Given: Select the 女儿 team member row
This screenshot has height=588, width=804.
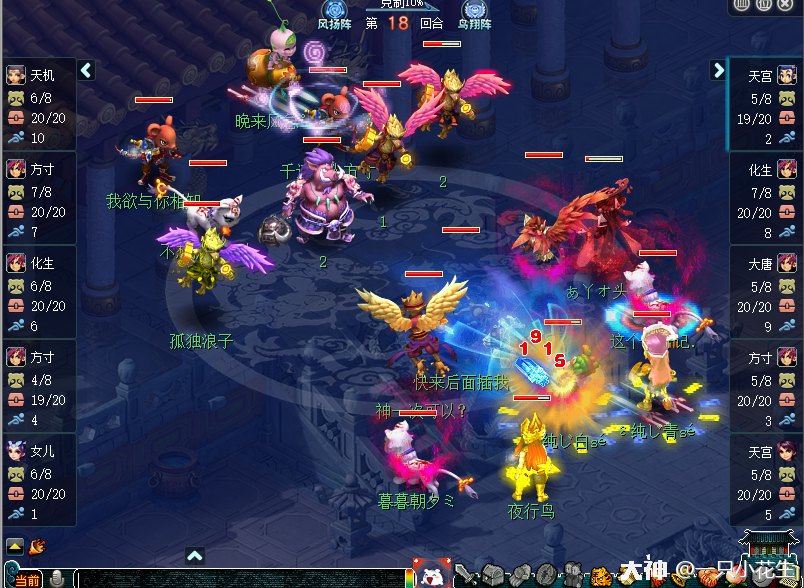Looking at the screenshot, I should coord(39,480).
